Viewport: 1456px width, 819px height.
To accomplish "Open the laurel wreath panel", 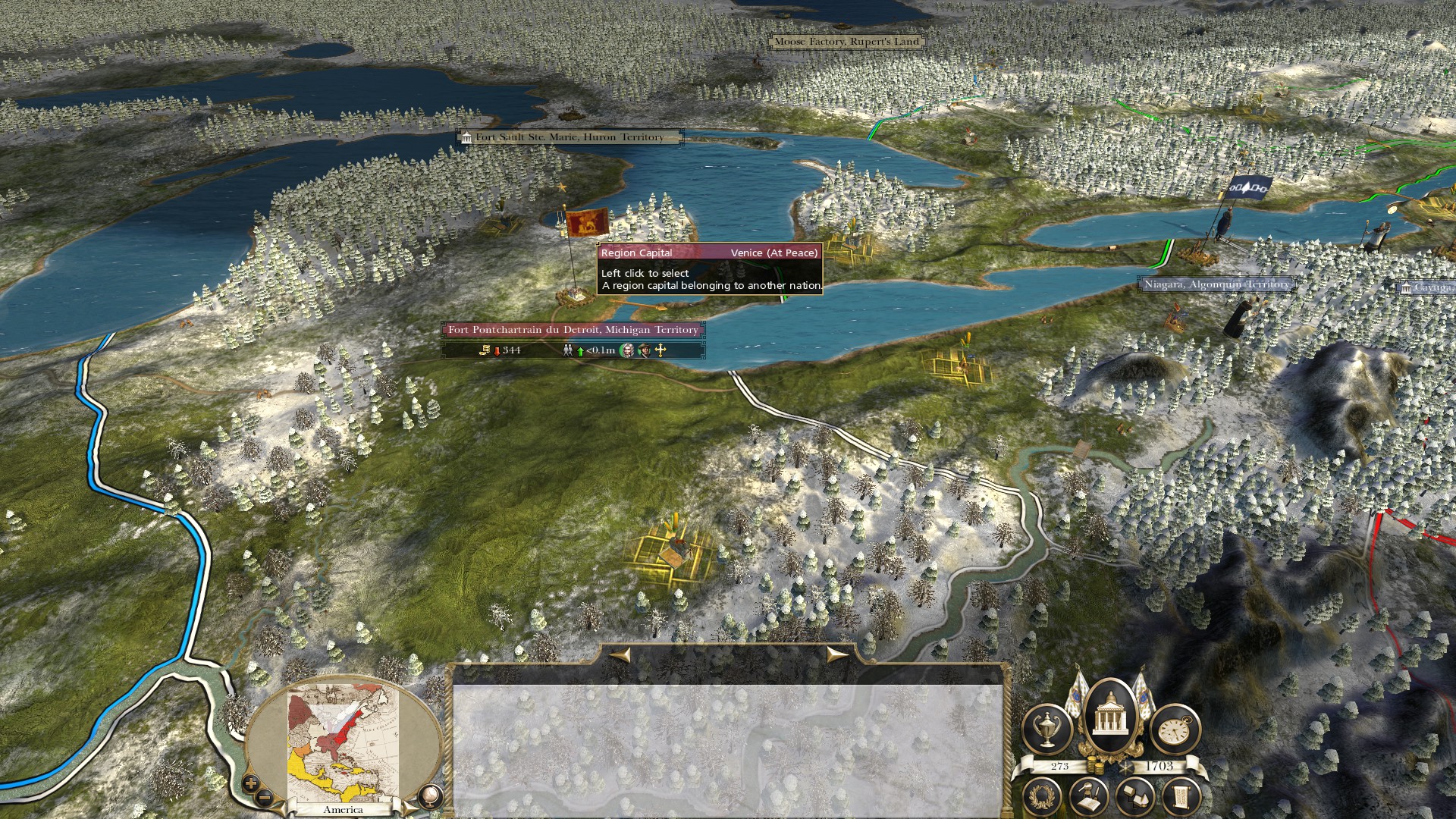I will [1043, 795].
